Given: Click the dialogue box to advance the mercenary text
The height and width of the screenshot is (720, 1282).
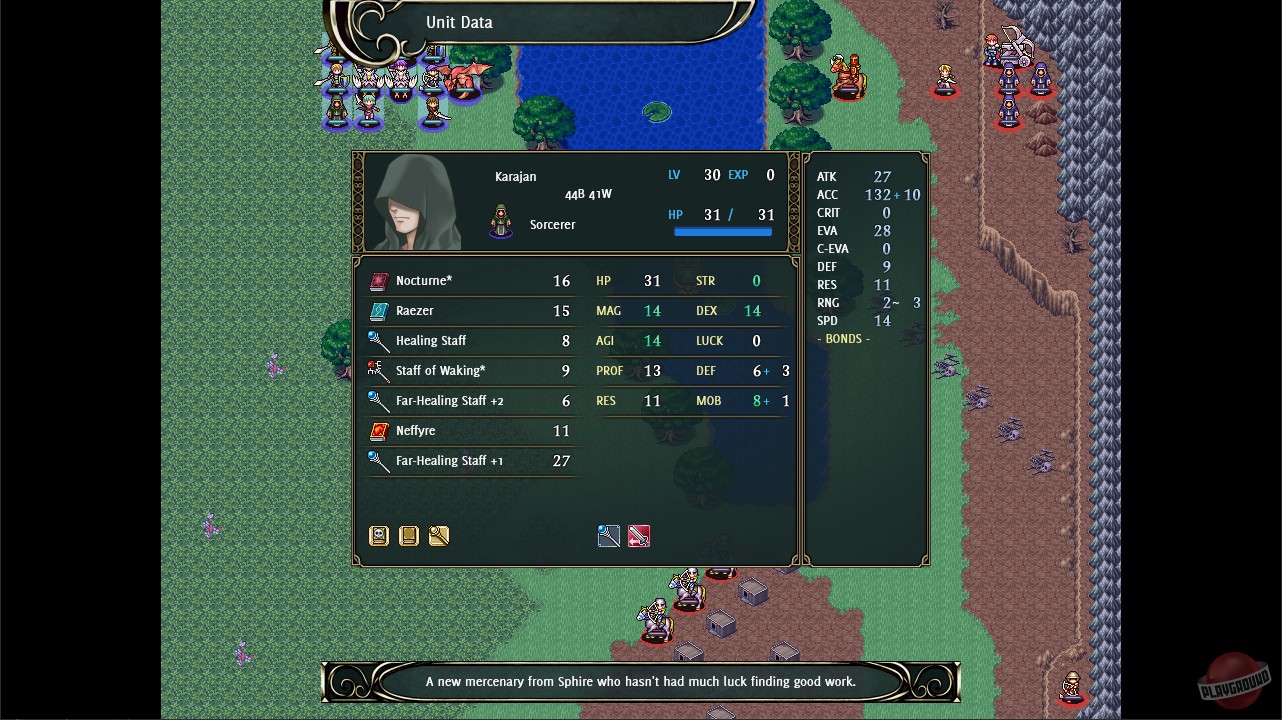Looking at the screenshot, I should pyautogui.click(x=640, y=681).
